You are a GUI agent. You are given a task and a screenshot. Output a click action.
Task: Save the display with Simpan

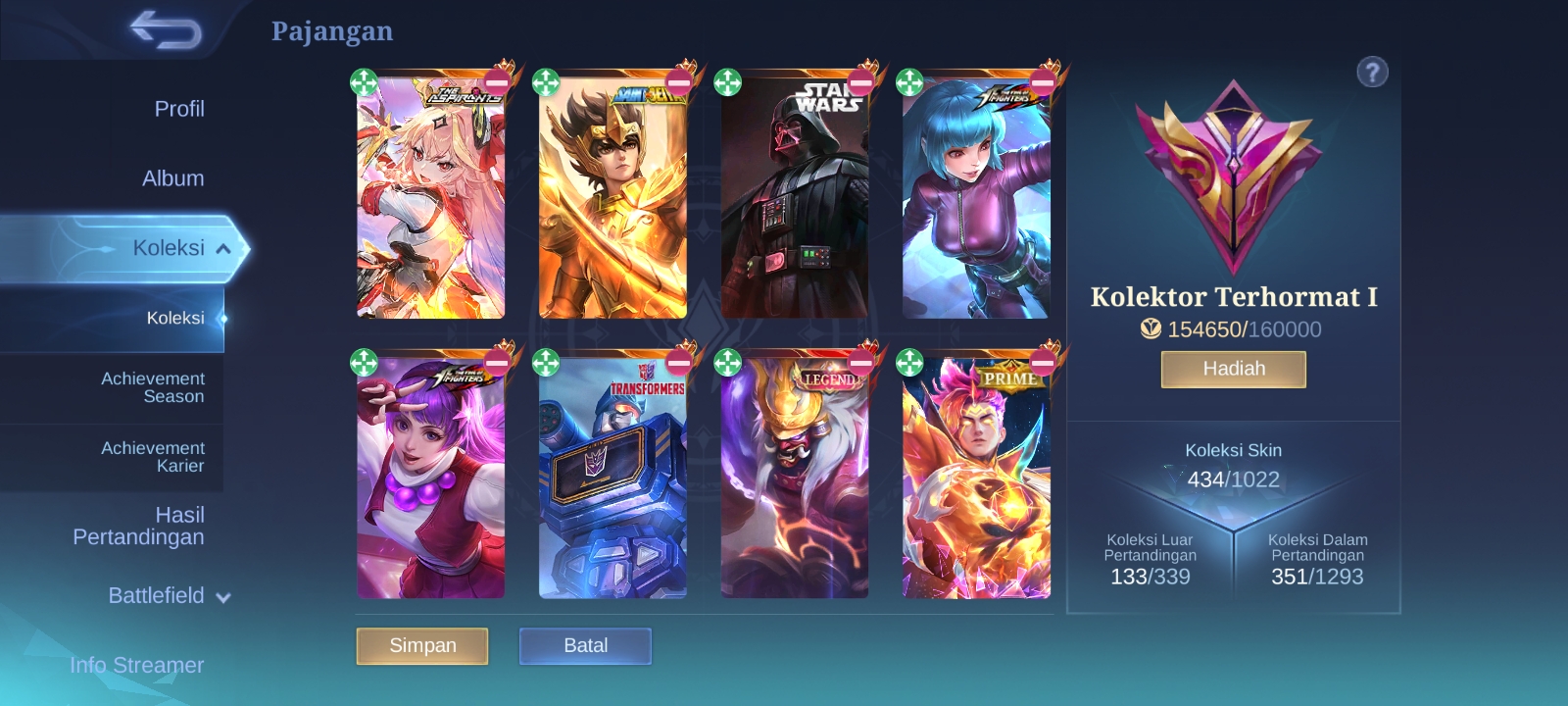click(422, 646)
